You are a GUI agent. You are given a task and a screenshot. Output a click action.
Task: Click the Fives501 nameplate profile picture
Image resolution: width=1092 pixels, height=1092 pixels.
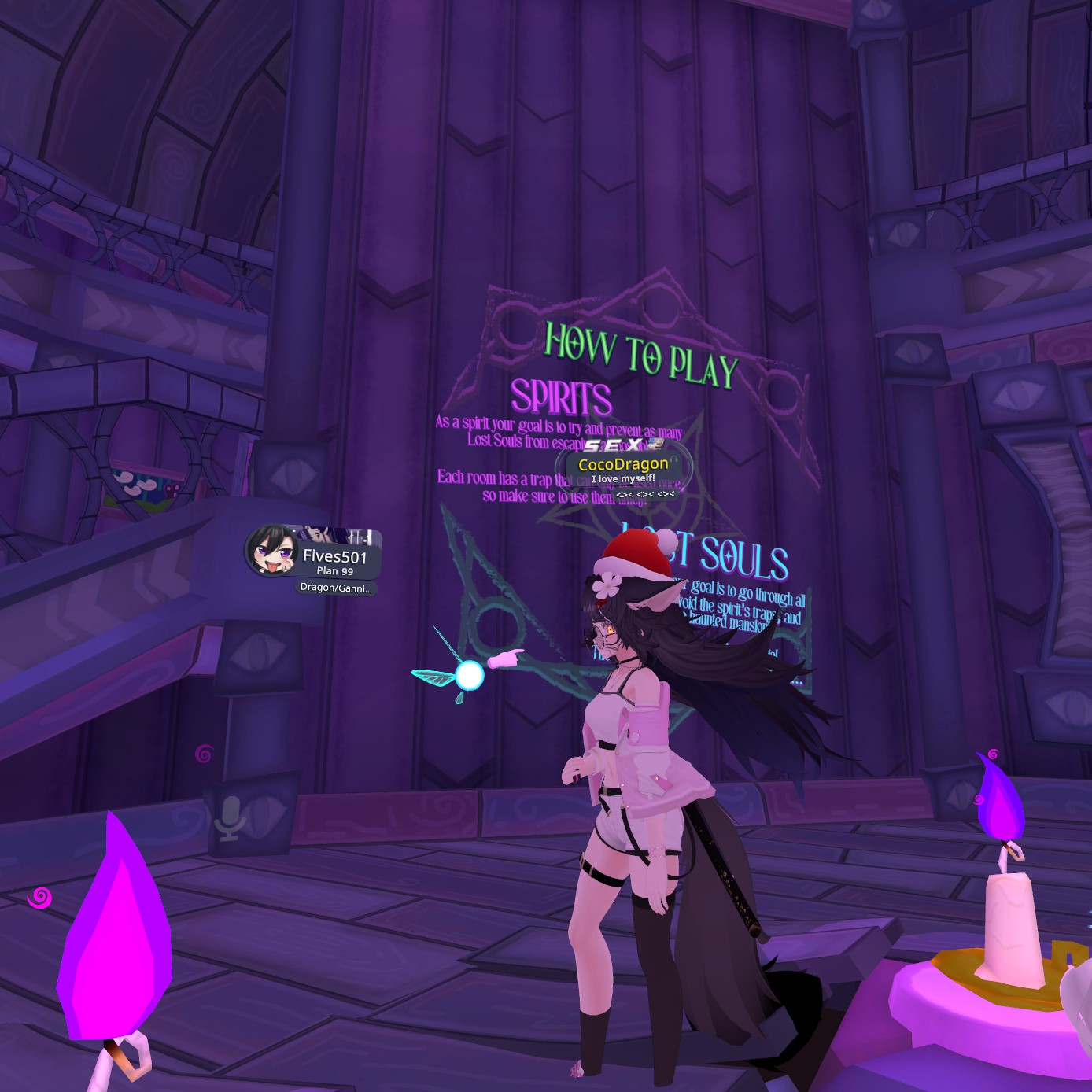(x=271, y=551)
